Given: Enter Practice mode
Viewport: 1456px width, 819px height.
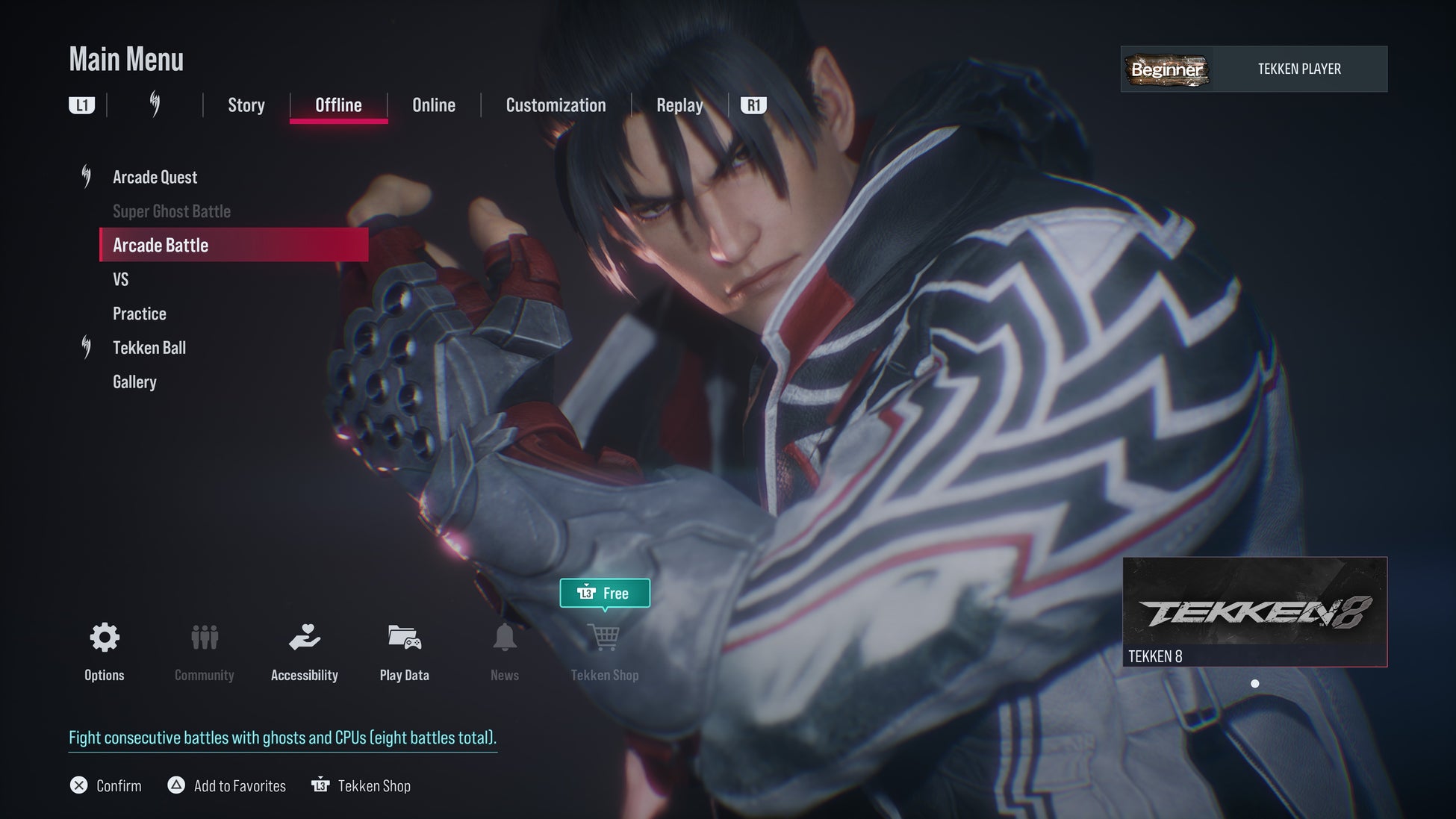Looking at the screenshot, I should (140, 314).
